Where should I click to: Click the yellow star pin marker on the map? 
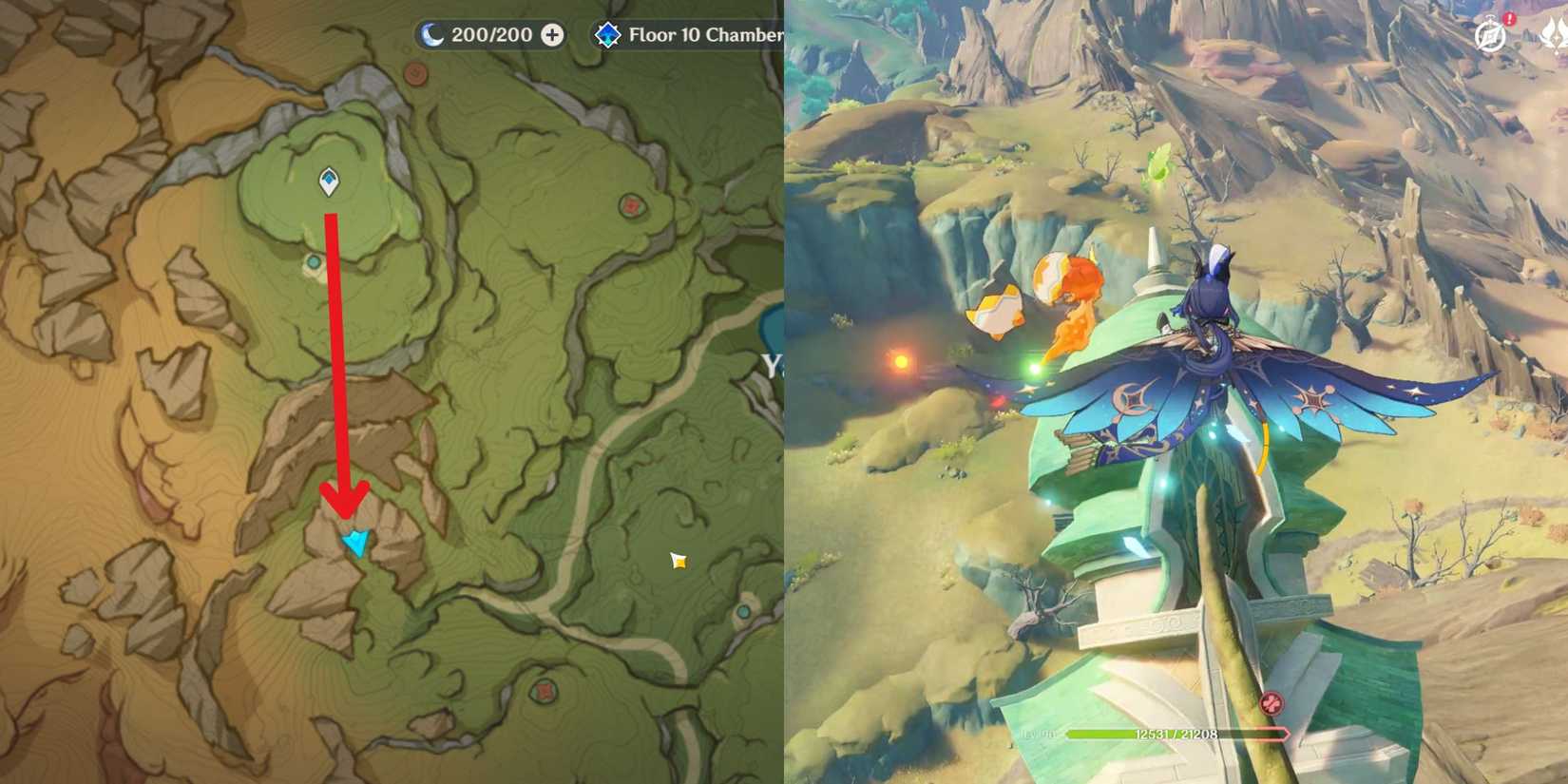click(679, 562)
